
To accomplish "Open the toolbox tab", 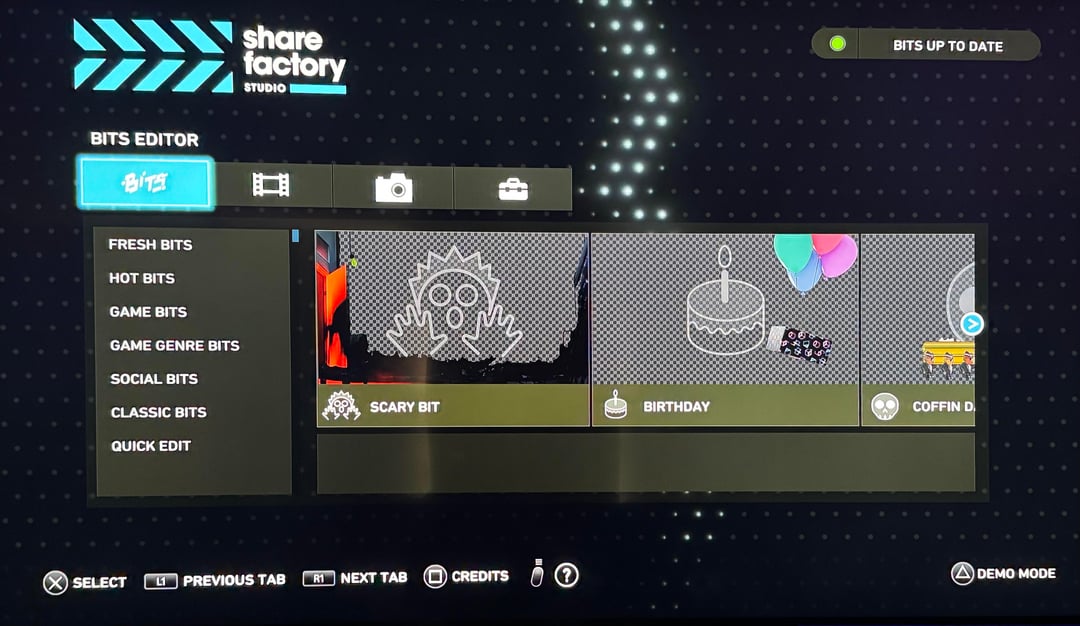I will coord(513,188).
